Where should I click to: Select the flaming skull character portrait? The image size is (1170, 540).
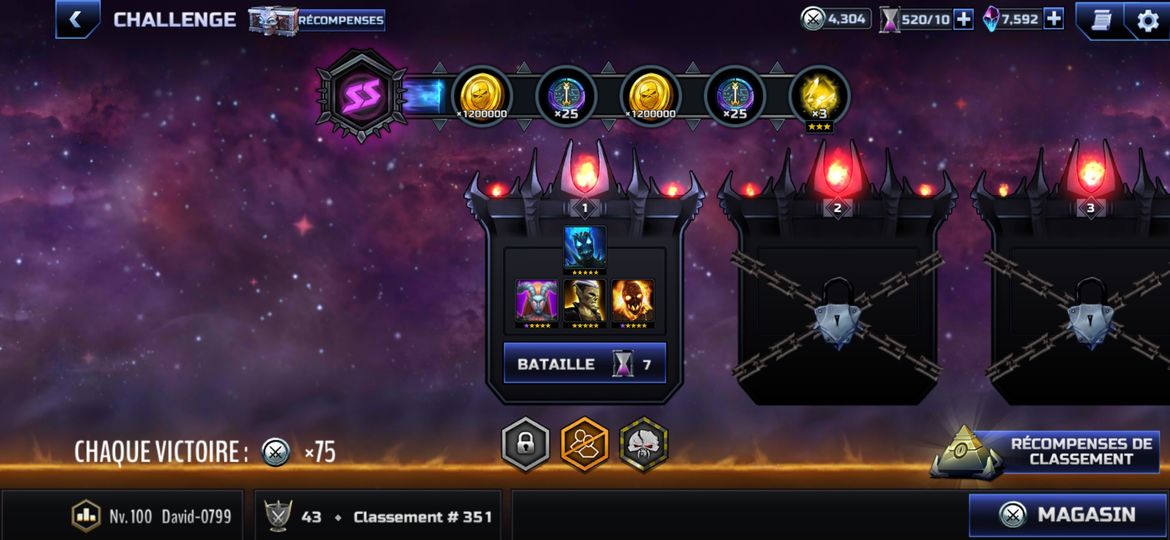coord(633,301)
